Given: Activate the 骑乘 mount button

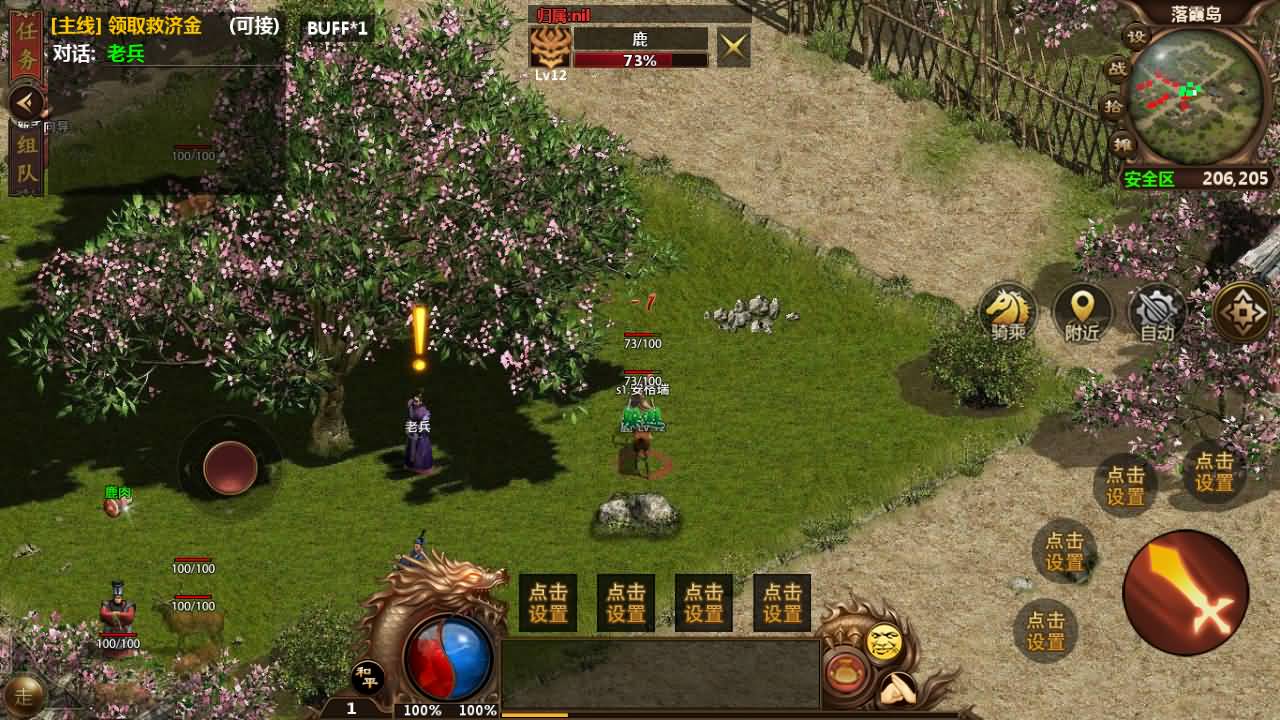Looking at the screenshot, I should [x=1008, y=313].
